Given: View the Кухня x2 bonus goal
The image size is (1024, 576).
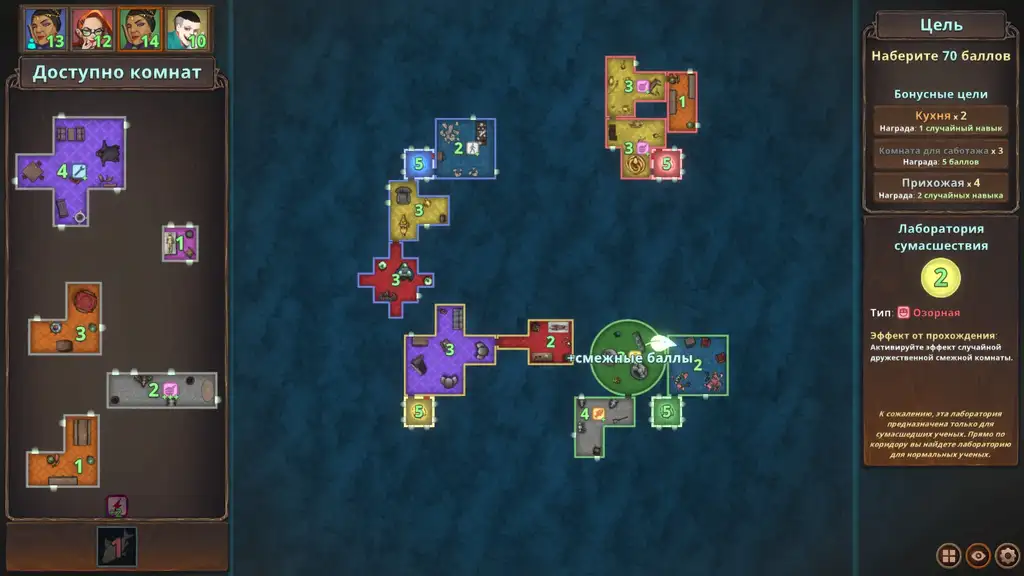Looking at the screenshot, I should (x=940, y=122).
